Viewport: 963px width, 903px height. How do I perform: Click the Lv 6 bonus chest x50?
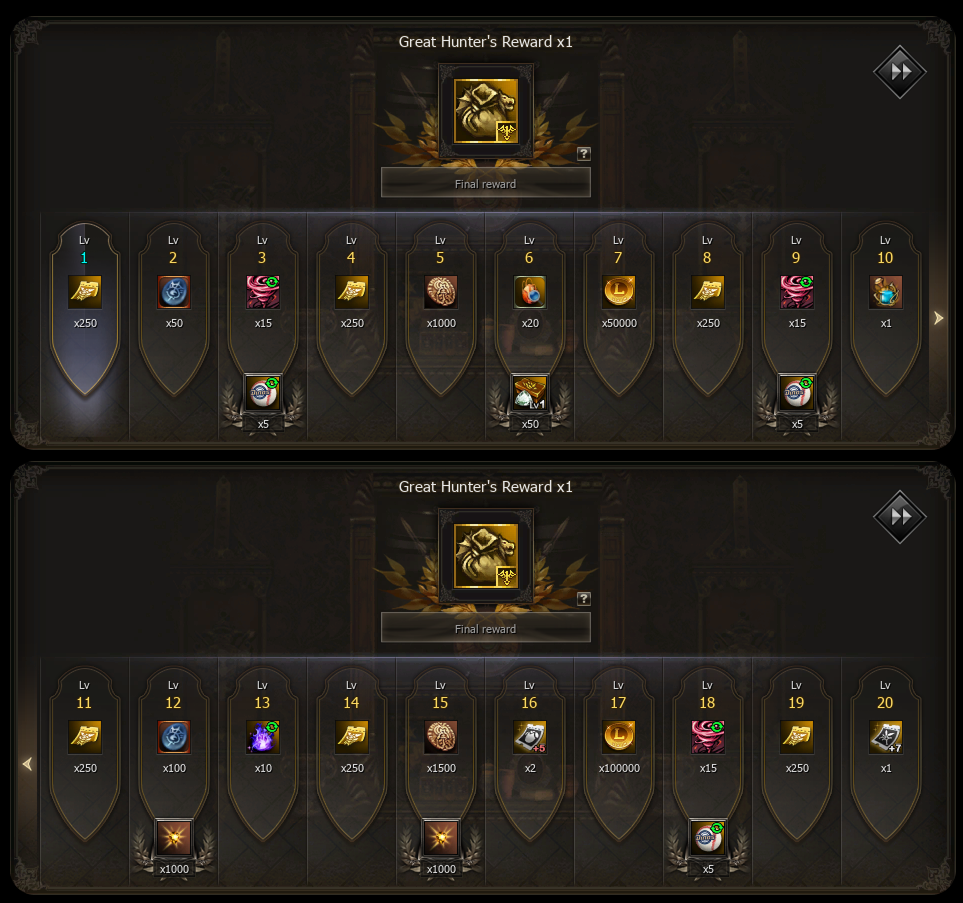(529, 393)
